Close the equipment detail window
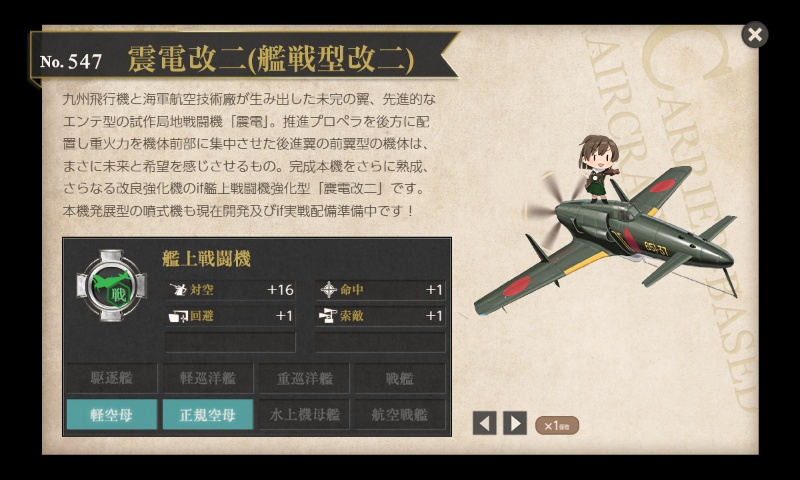 pyautogui.click(x=755, y=35)
